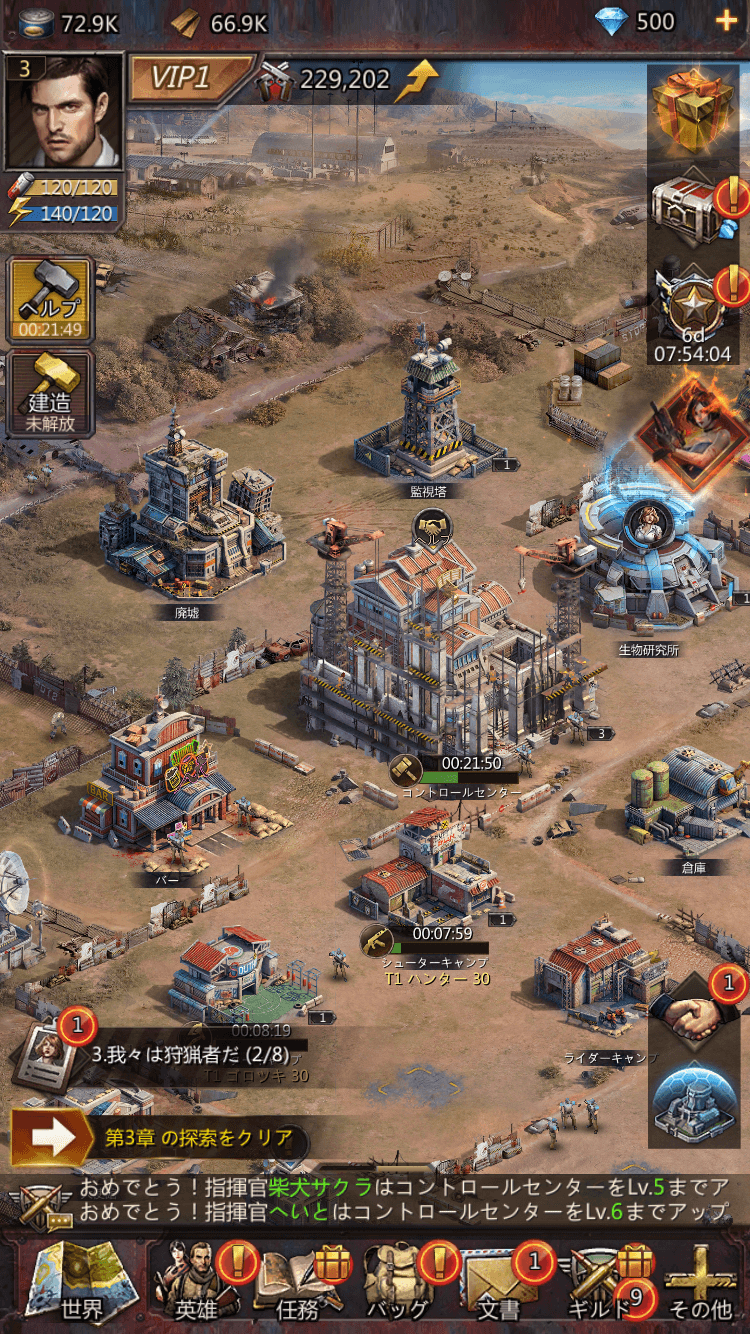This screenshot has height=1334, width=750.
Task: Select the locked 建造 golden hammer slot
Action: tap(50, 393)
